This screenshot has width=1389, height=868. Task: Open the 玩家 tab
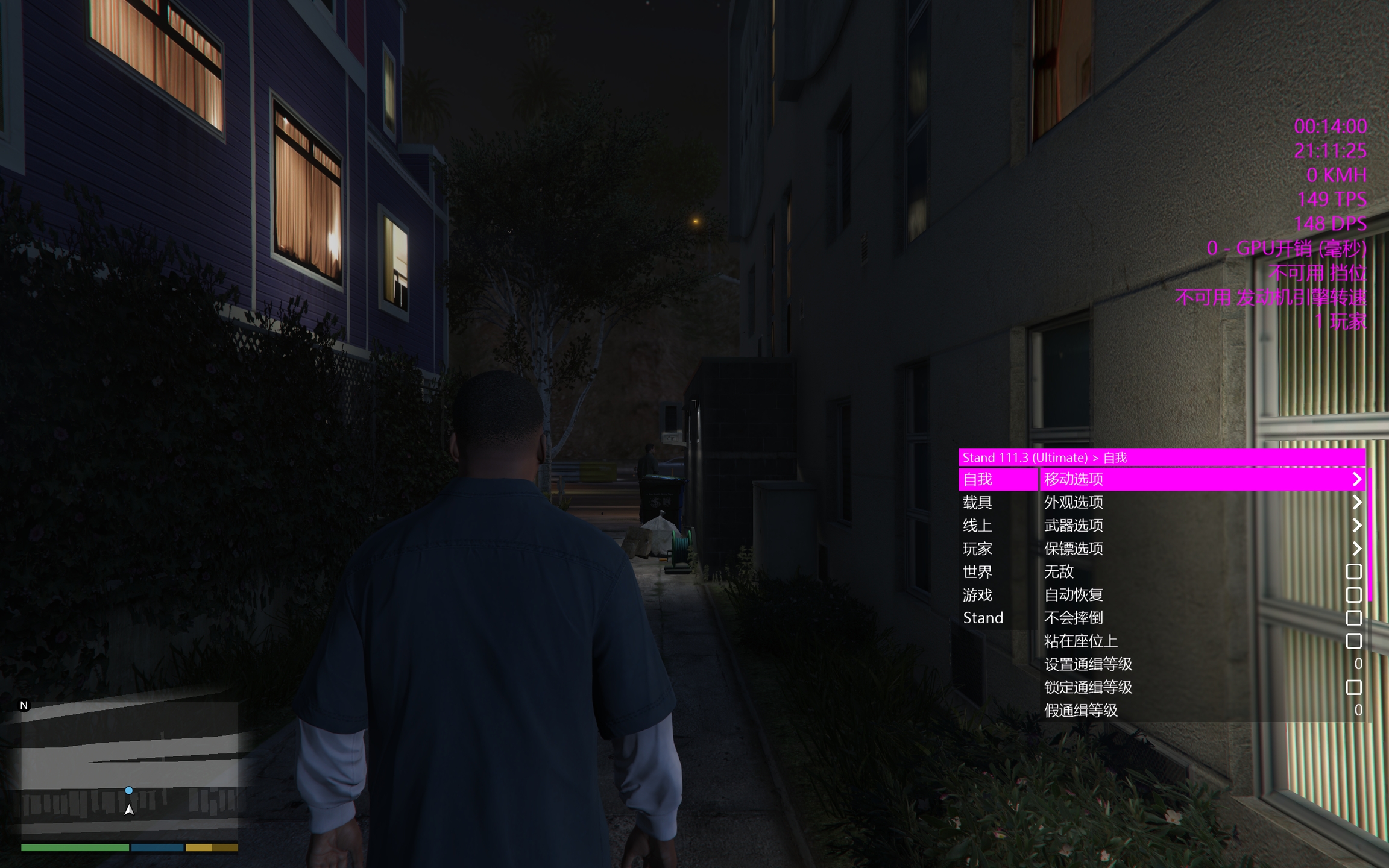tap(978, 549)
